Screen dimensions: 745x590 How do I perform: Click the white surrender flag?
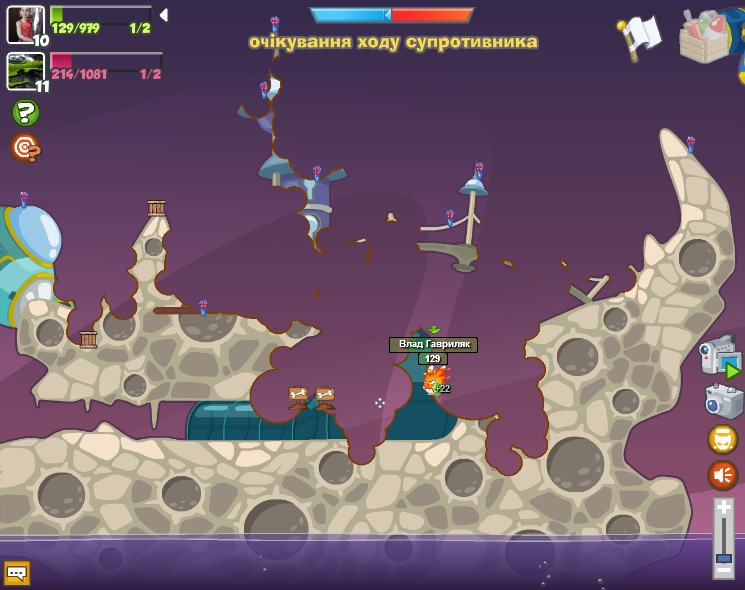[640, 36]
